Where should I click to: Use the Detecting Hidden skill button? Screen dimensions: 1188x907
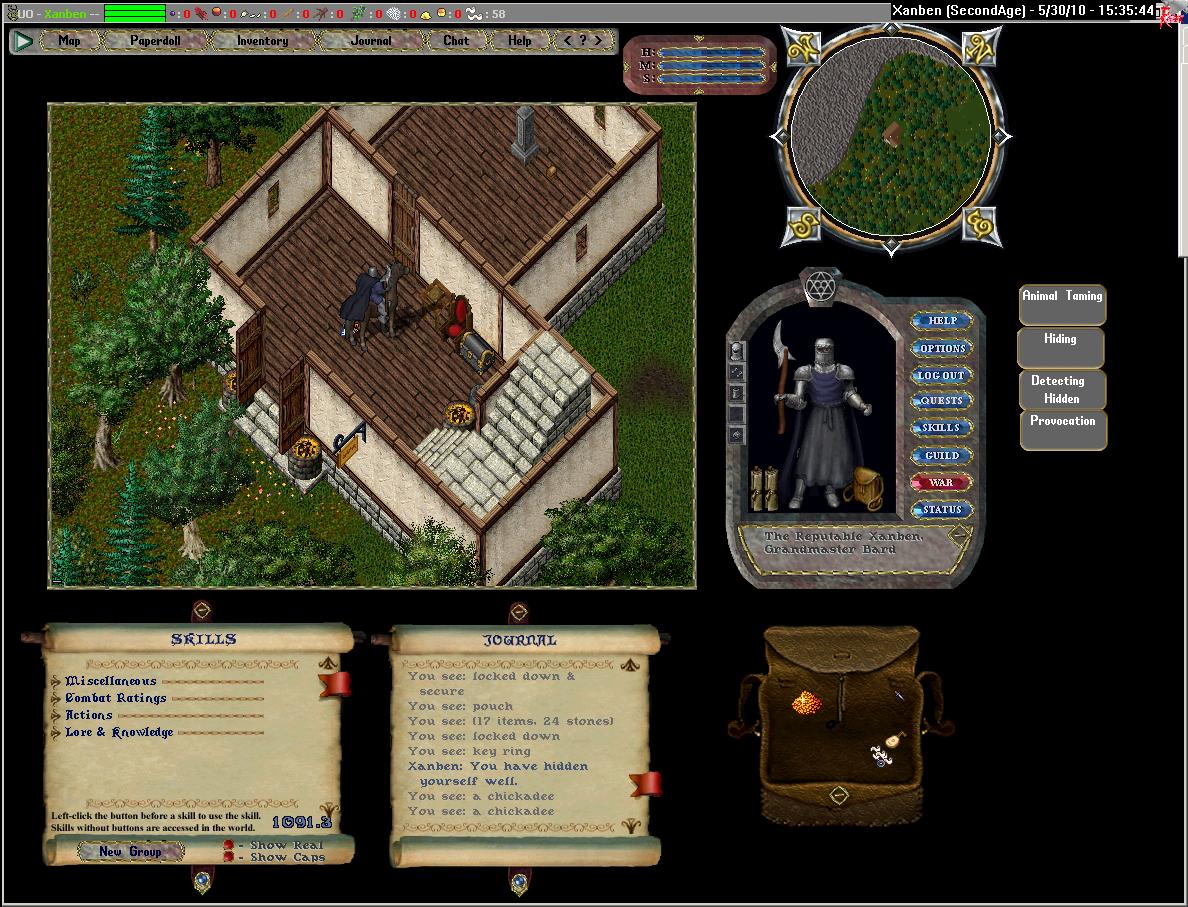[x=1062, y=389]
